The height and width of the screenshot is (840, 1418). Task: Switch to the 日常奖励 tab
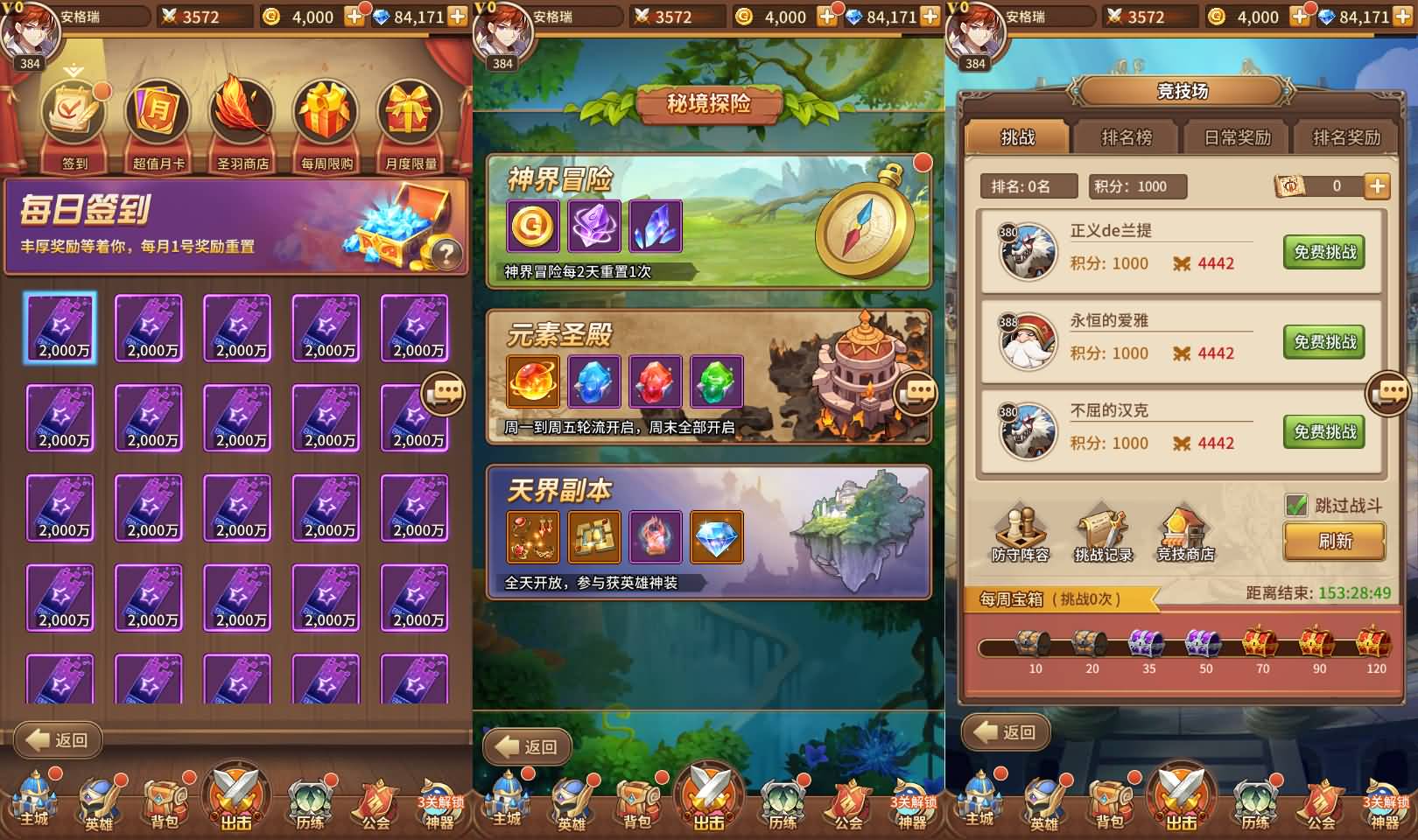[1237, 137]
